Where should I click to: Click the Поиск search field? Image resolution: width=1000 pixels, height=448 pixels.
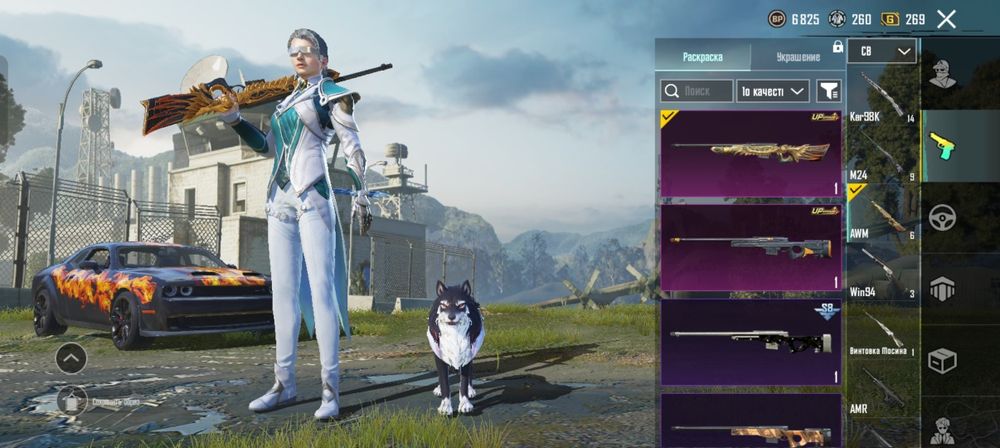[697, 91]
